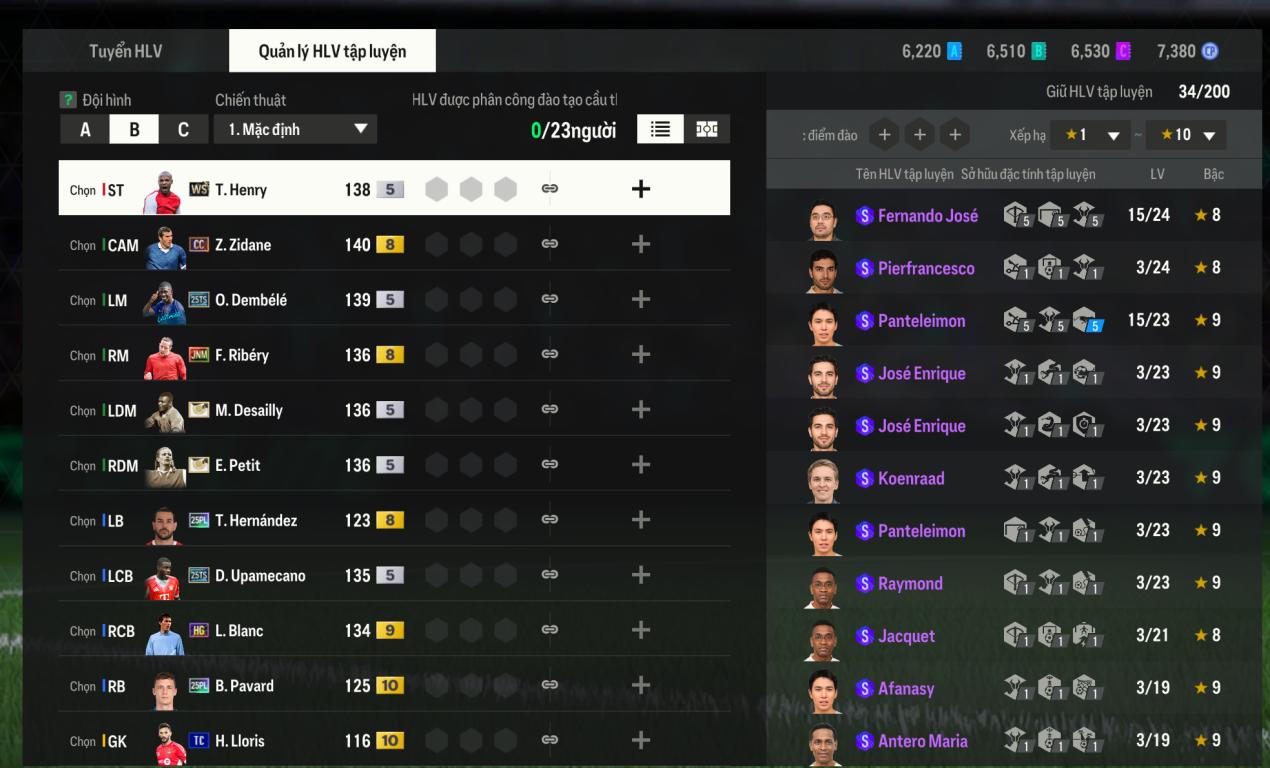
Task: Select the T. Henry ST row
Action: coord(240,189)
